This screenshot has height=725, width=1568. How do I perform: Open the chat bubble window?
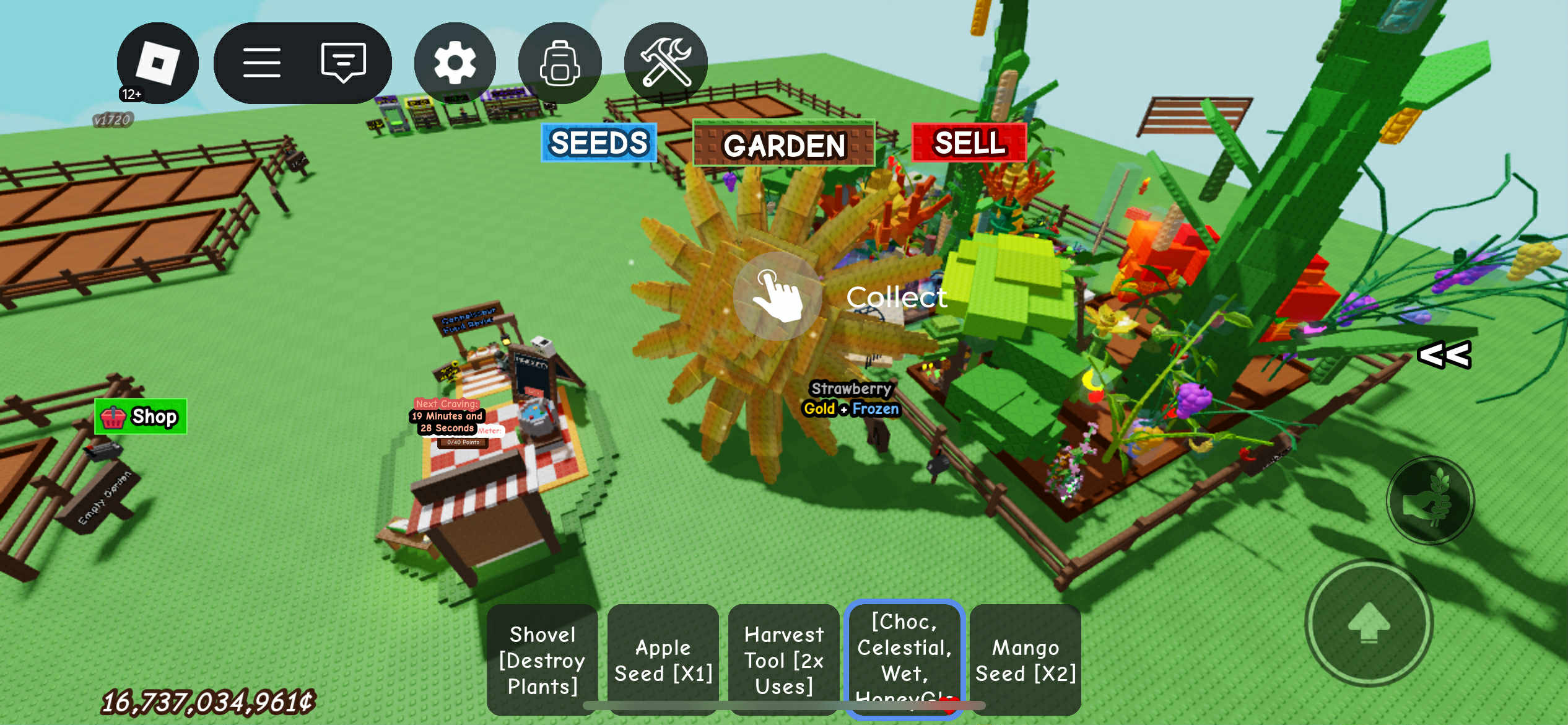tap(343, 62)
